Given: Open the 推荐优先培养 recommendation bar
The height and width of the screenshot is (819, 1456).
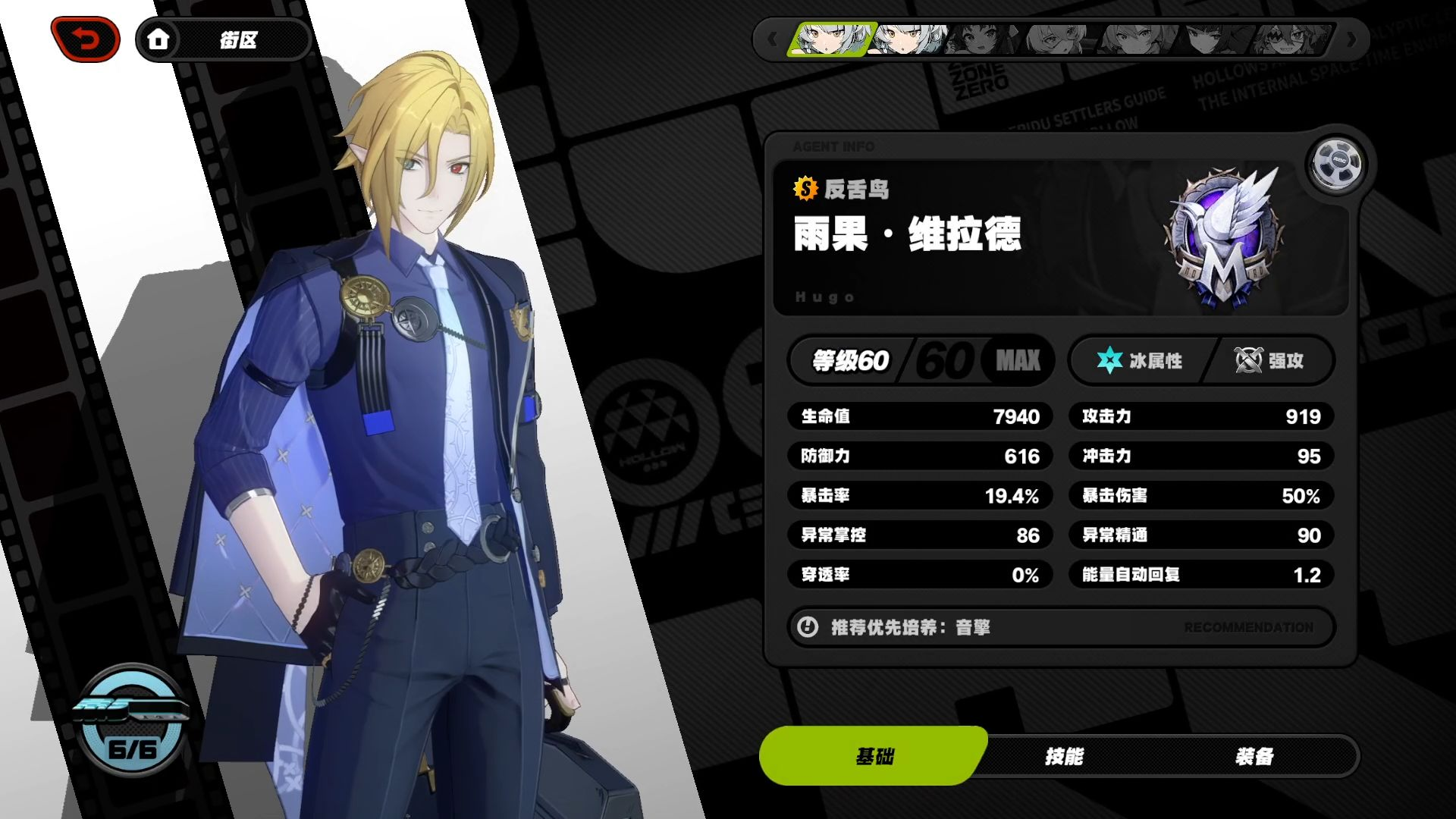Looking at the screenshot, I should (1060, 627).
